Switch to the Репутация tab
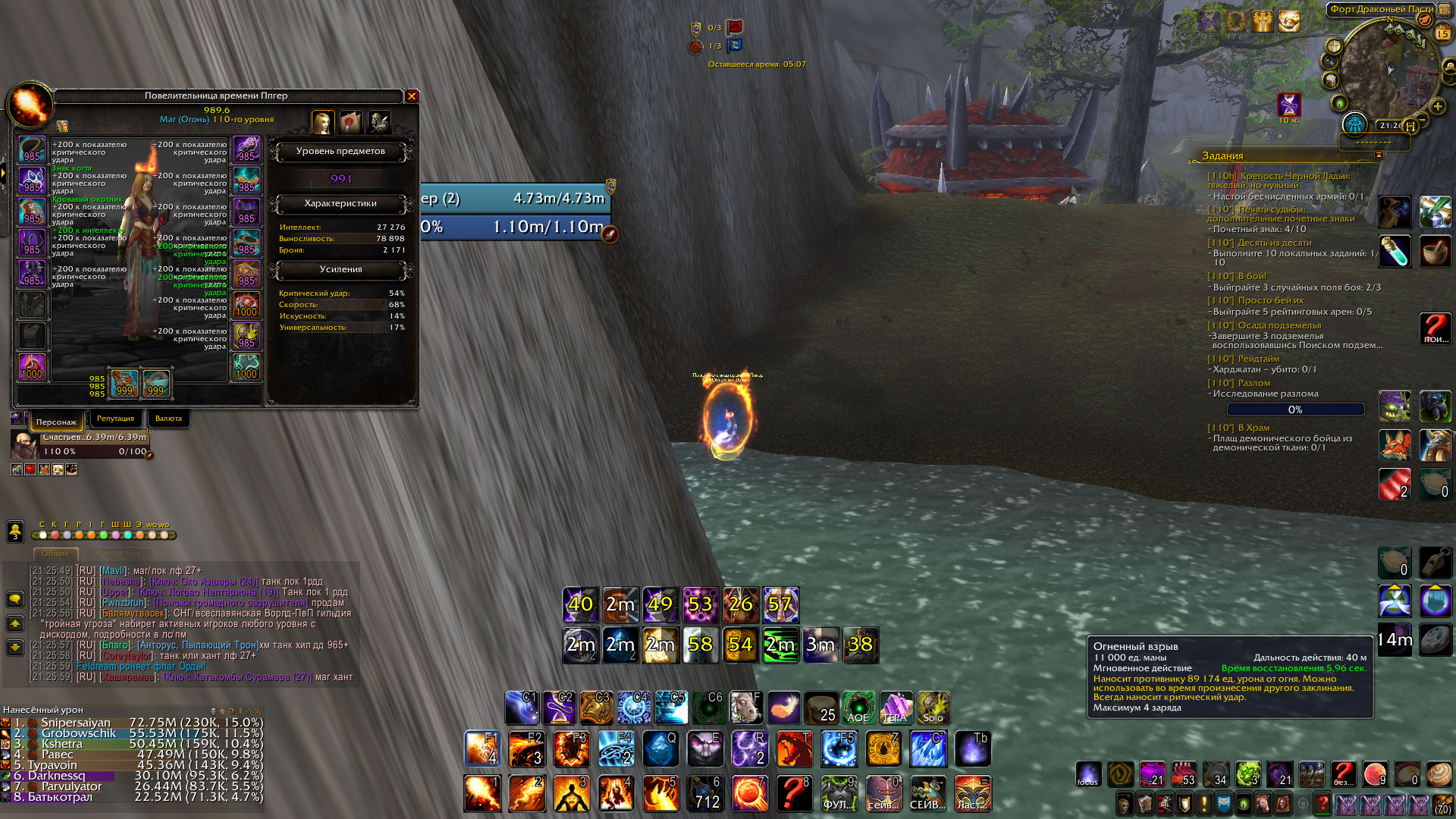 (115, 419)
